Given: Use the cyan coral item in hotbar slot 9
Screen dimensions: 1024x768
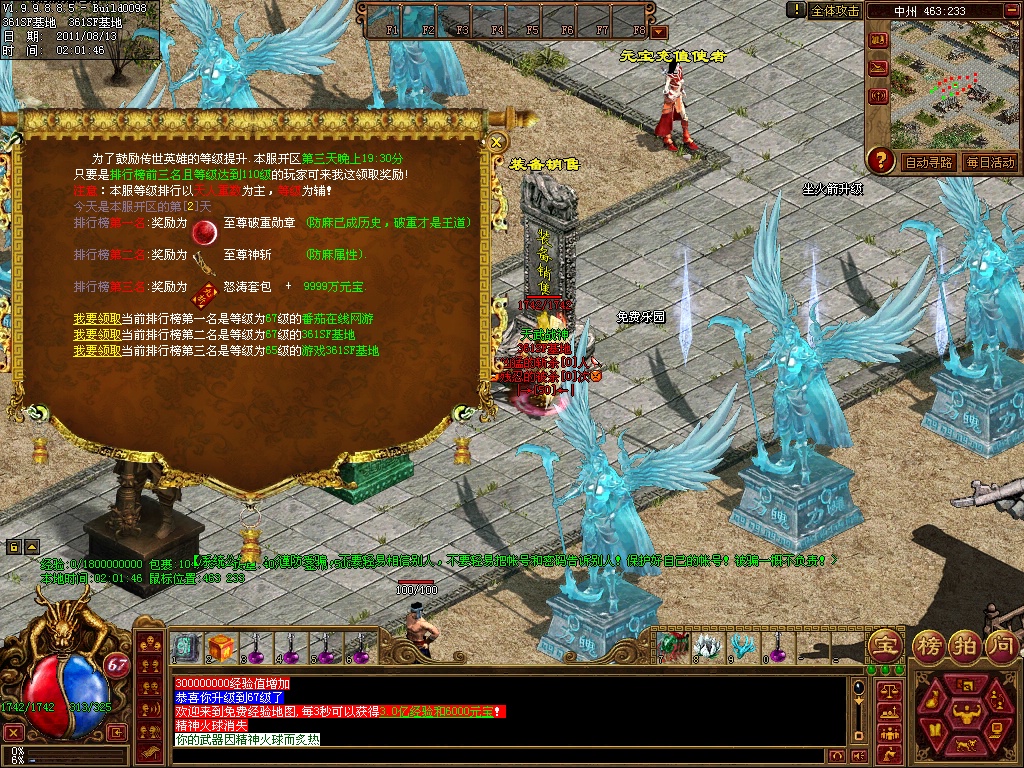Looking at the screenshot, I should tap(742, 646).
